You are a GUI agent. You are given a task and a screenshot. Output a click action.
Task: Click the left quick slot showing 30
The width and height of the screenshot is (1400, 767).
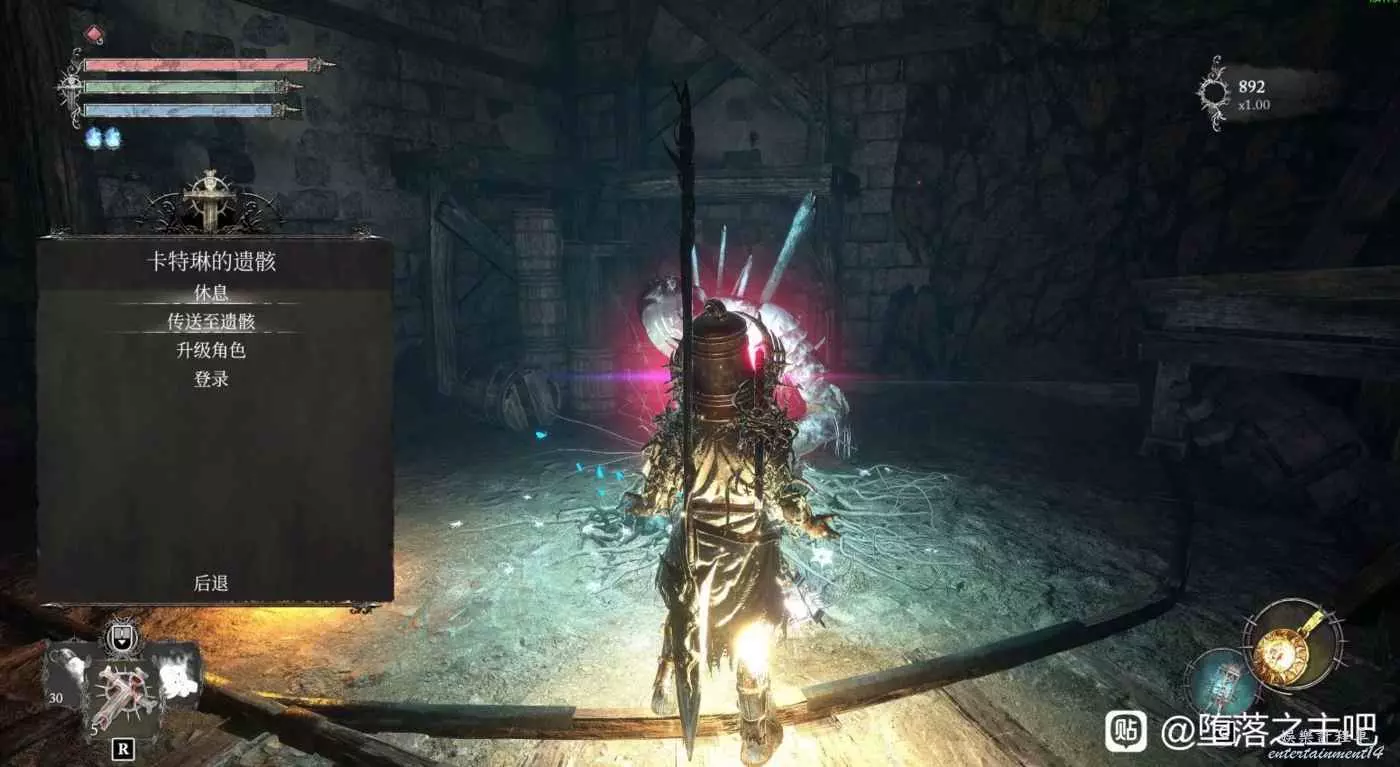tap(70, 675)
